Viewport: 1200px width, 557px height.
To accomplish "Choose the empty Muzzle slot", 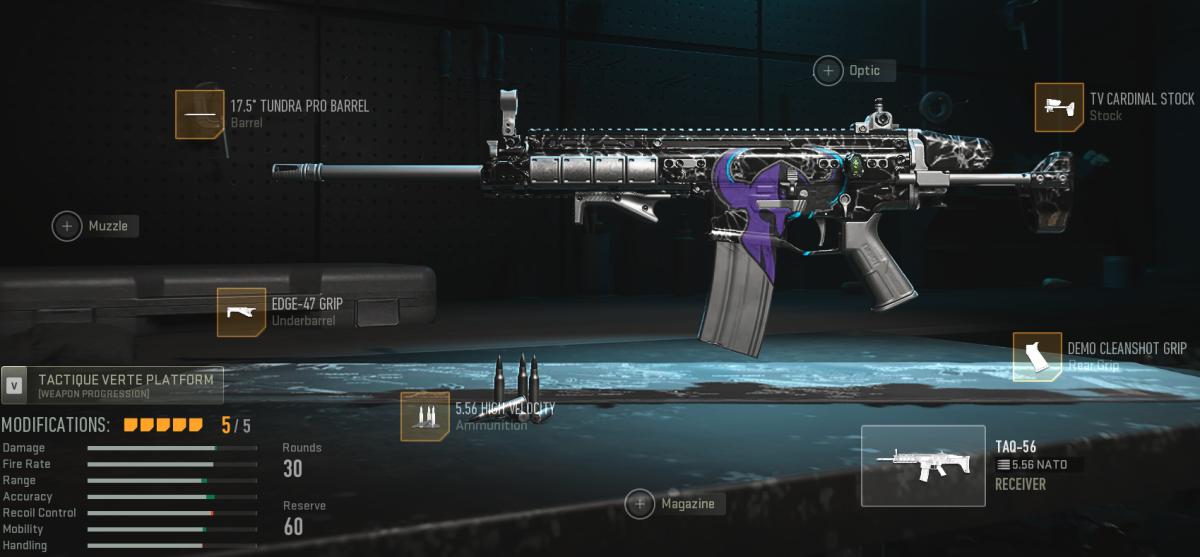I will pyautogui.click(x=67, y=226).
